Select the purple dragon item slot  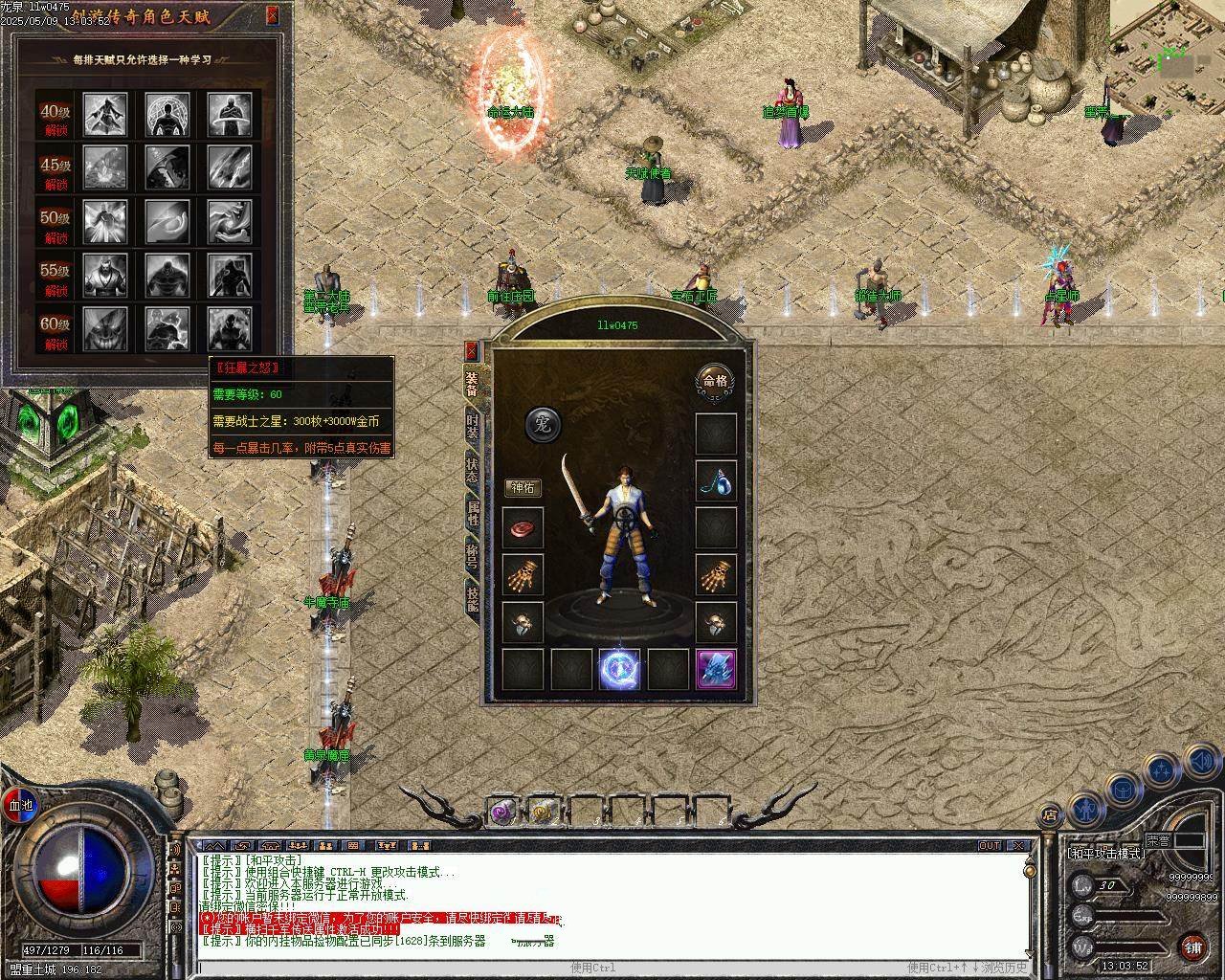click(x=716, y=669)
